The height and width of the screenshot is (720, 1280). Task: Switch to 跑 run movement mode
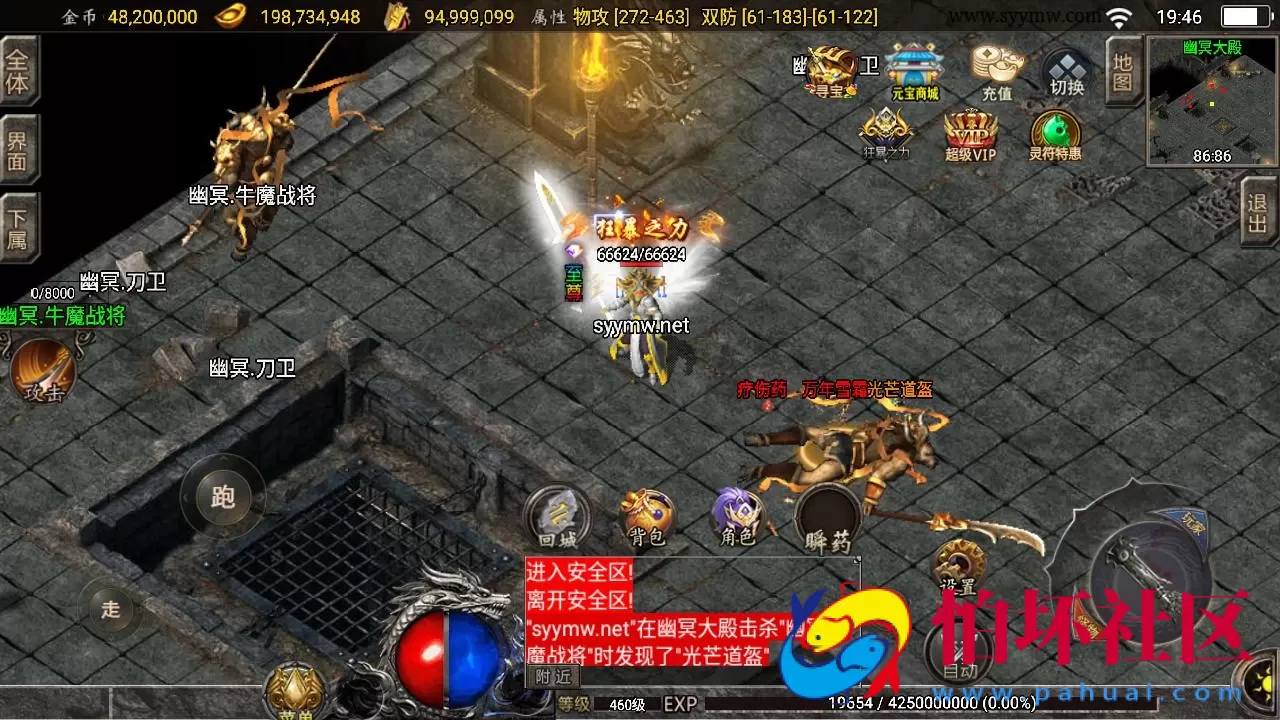click(x=222, y=495)
